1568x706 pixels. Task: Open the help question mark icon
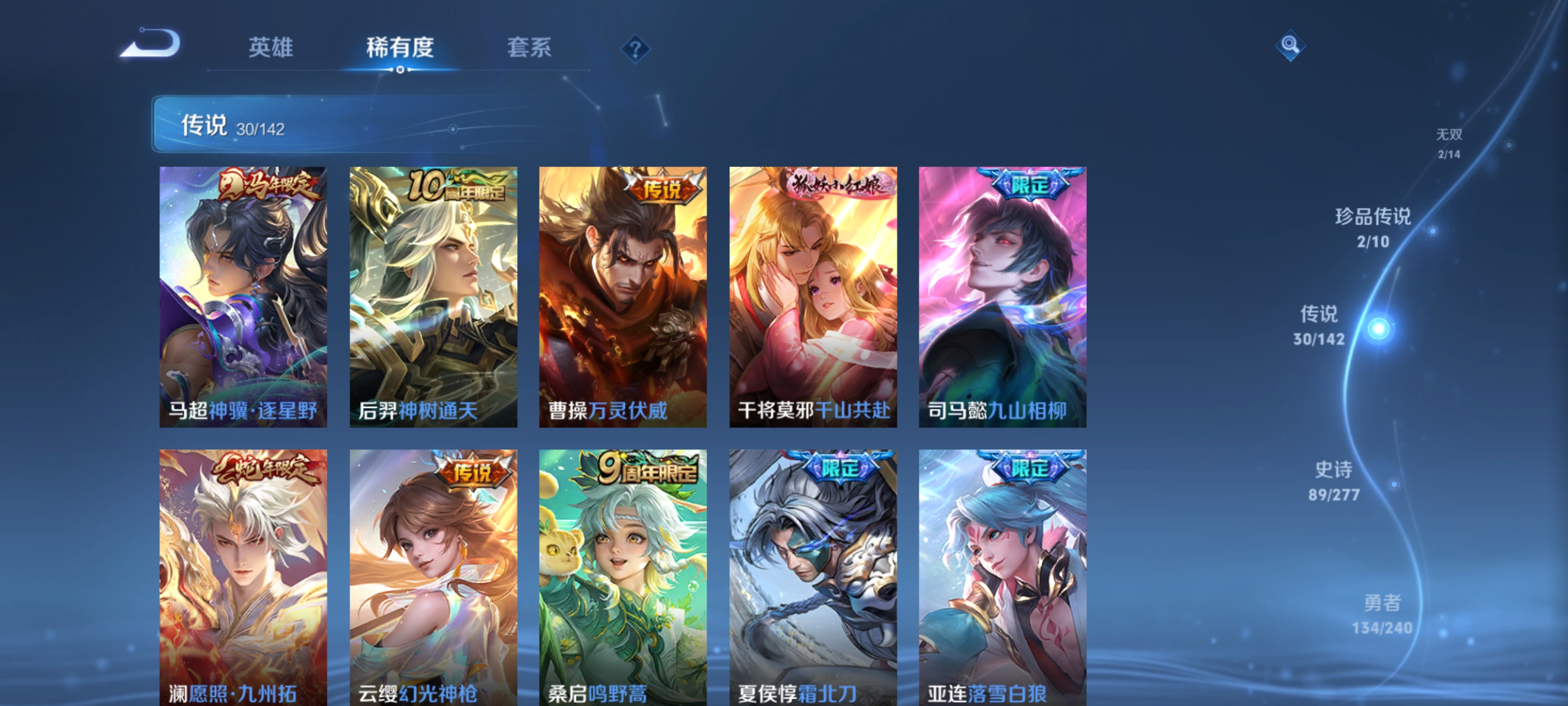(635, 49)
